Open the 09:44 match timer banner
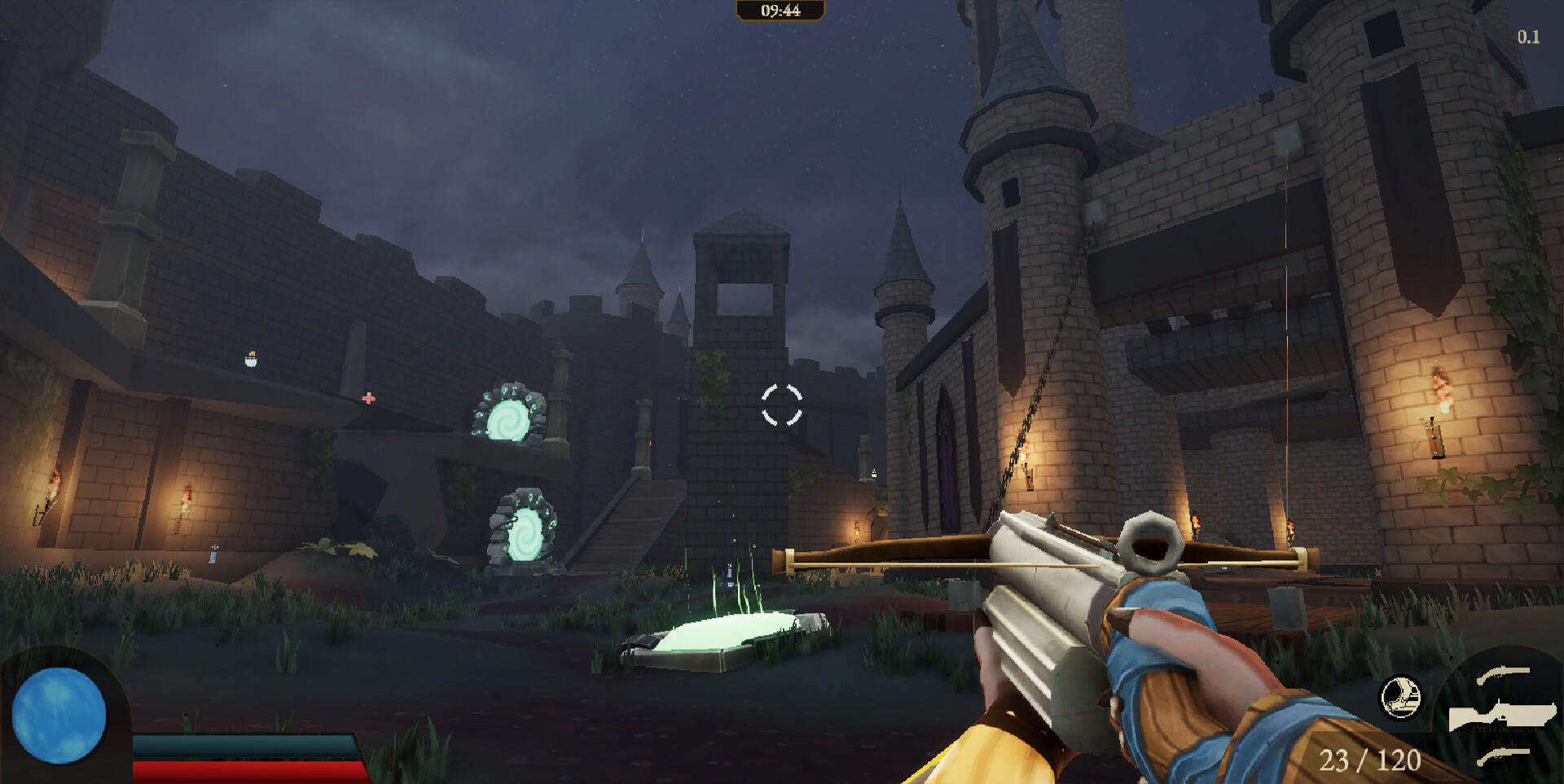This screenshot has height=784, width=1564. [782, 11]
